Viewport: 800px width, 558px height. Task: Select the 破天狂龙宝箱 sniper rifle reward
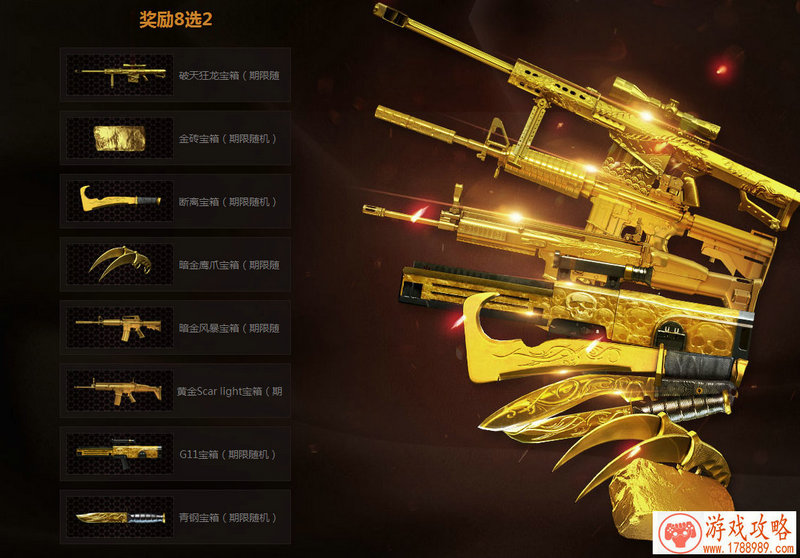coord(175,75)
